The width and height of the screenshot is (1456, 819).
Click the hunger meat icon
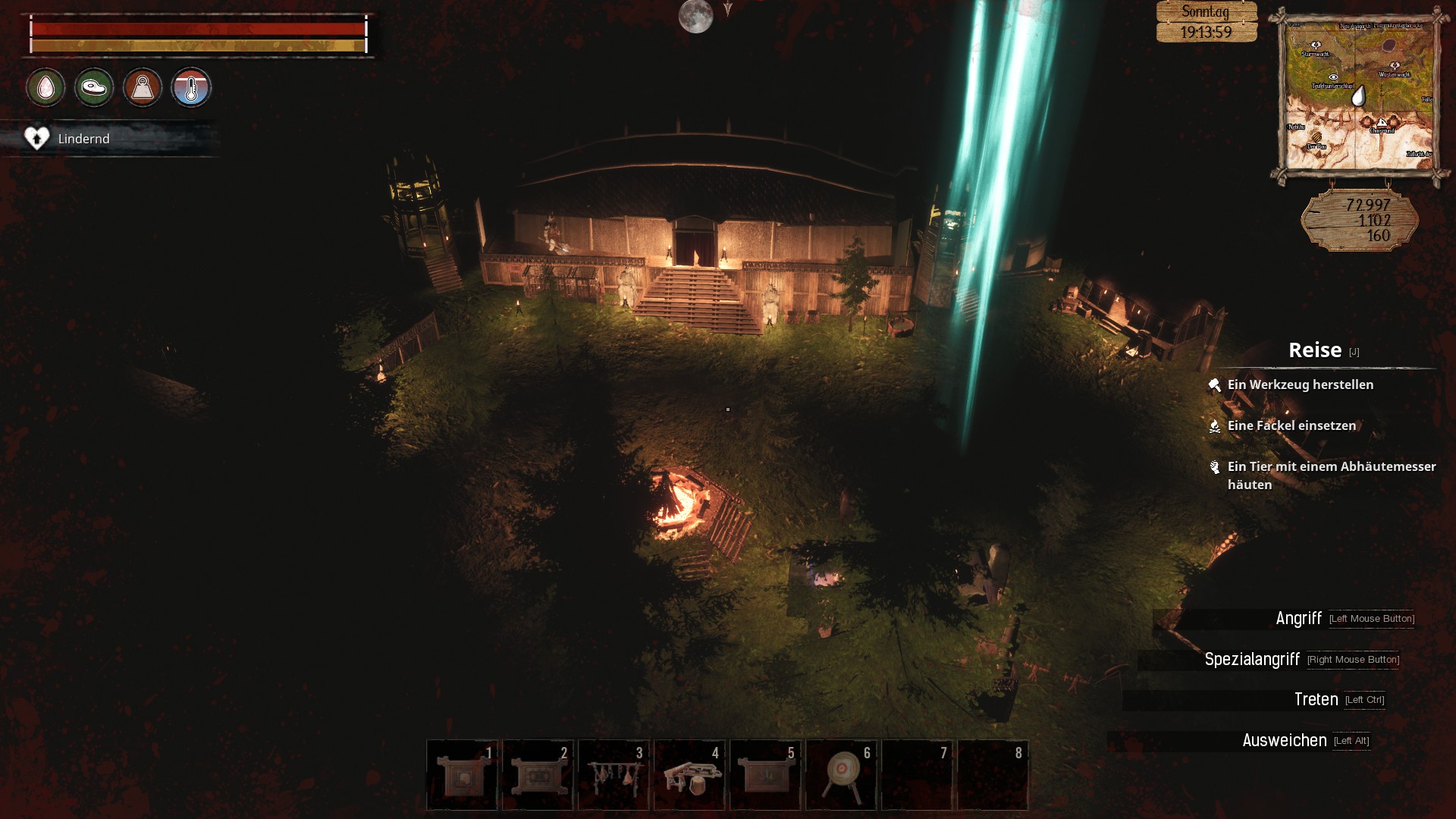[94, 88]
